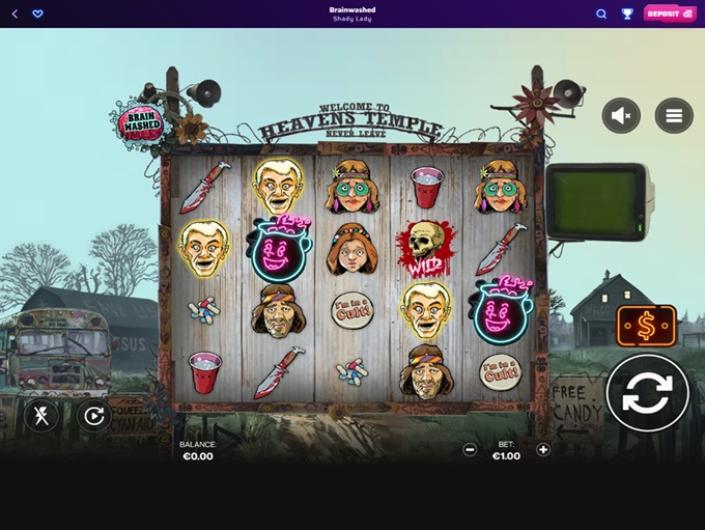This screenshot has height=530, width=705.
Task: Add the game to favorites with the heart
Action: click(38, 14)
